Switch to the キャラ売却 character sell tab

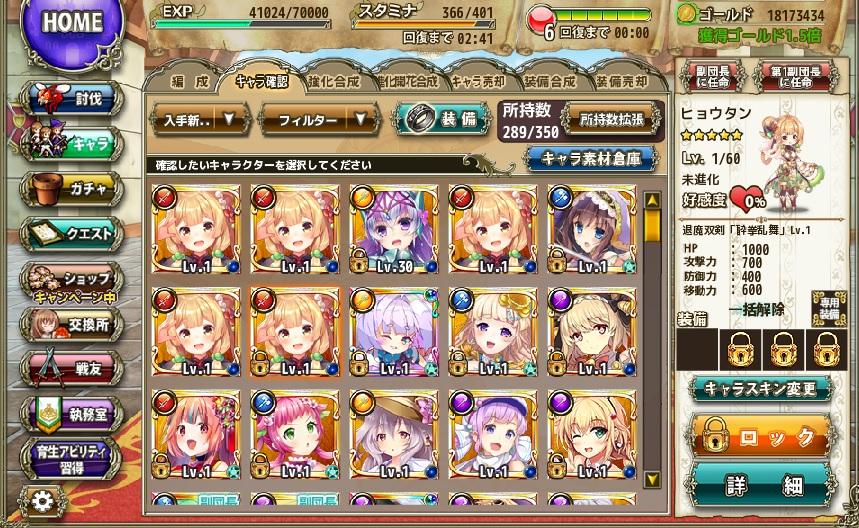coord(479,81)
